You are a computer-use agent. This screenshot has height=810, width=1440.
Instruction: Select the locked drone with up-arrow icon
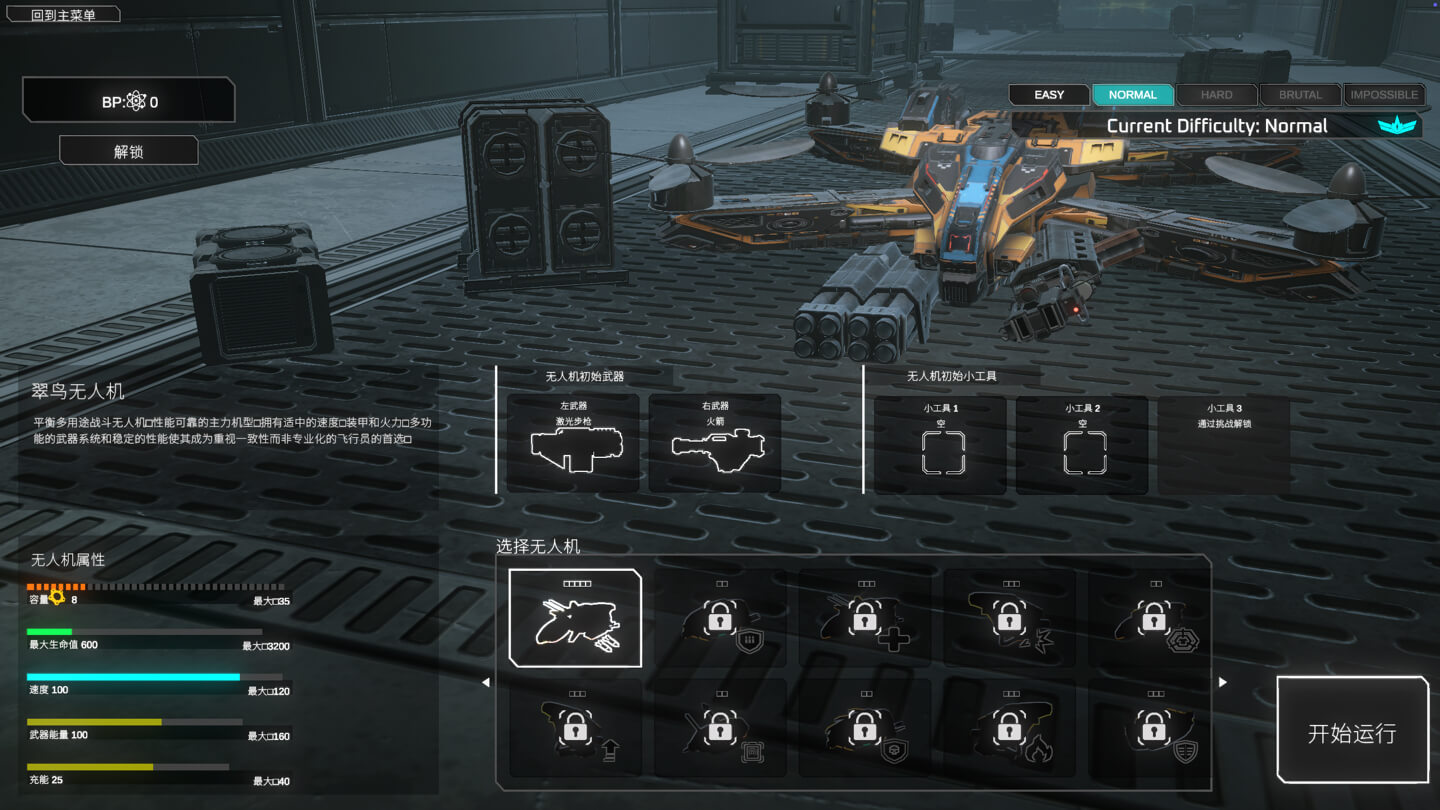pos(575,730)
